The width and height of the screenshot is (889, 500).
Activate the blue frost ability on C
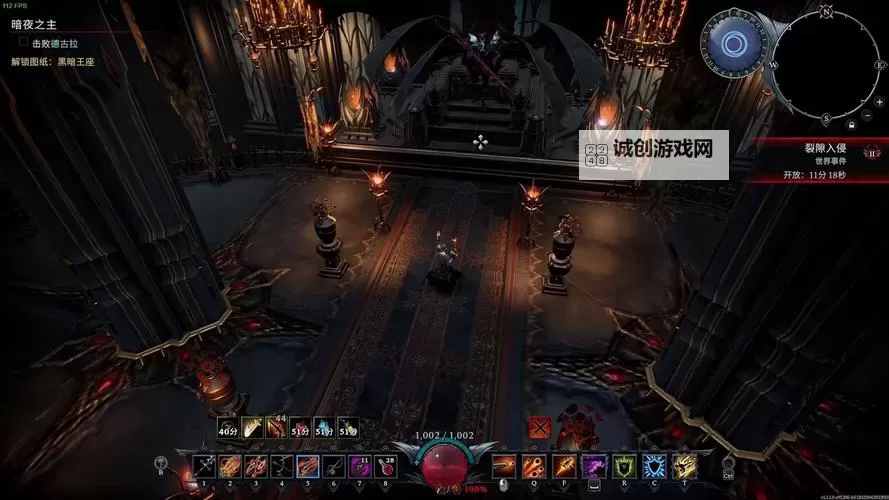(654, 465)
